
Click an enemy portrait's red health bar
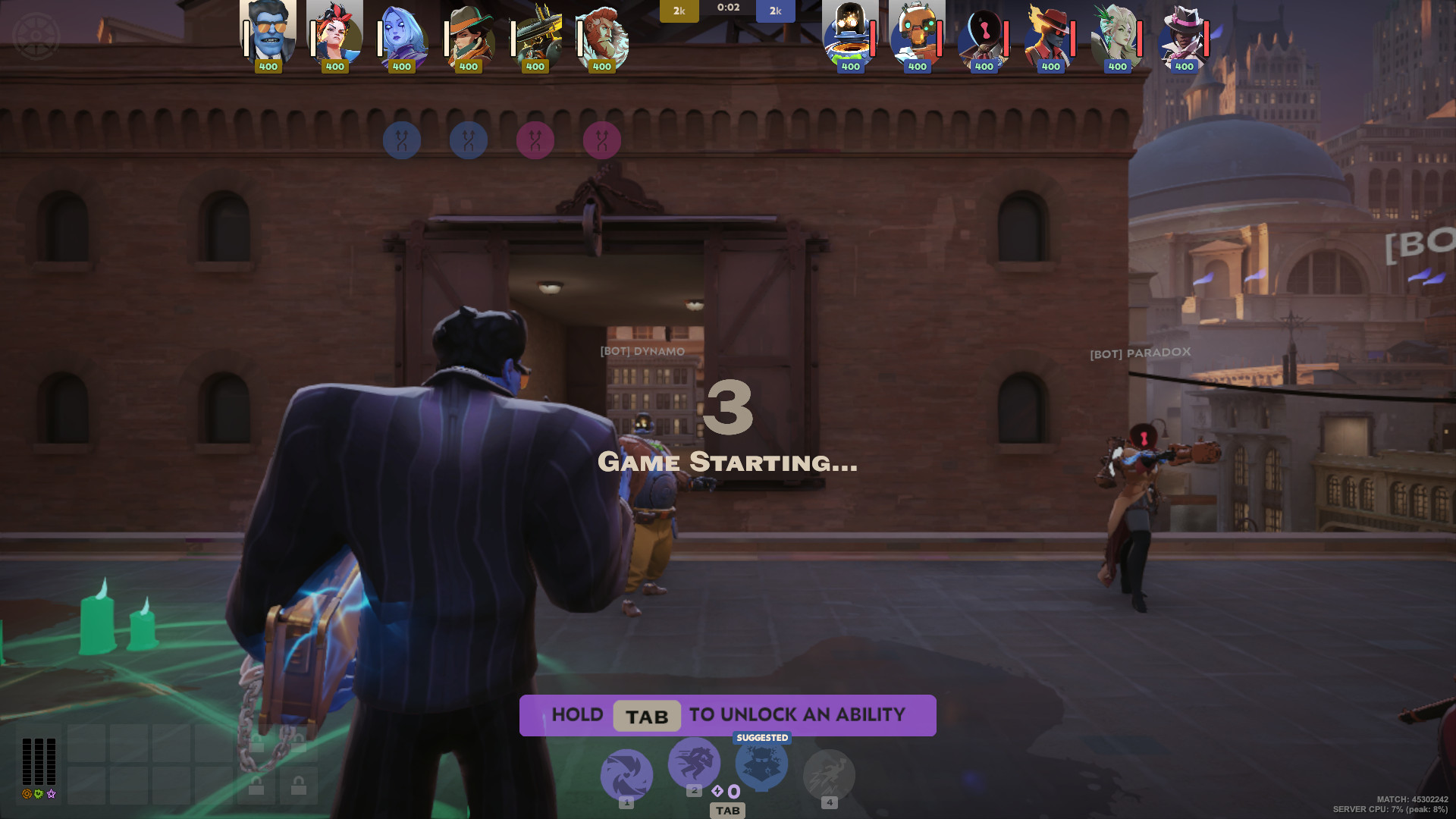click(x=872, y=38)
